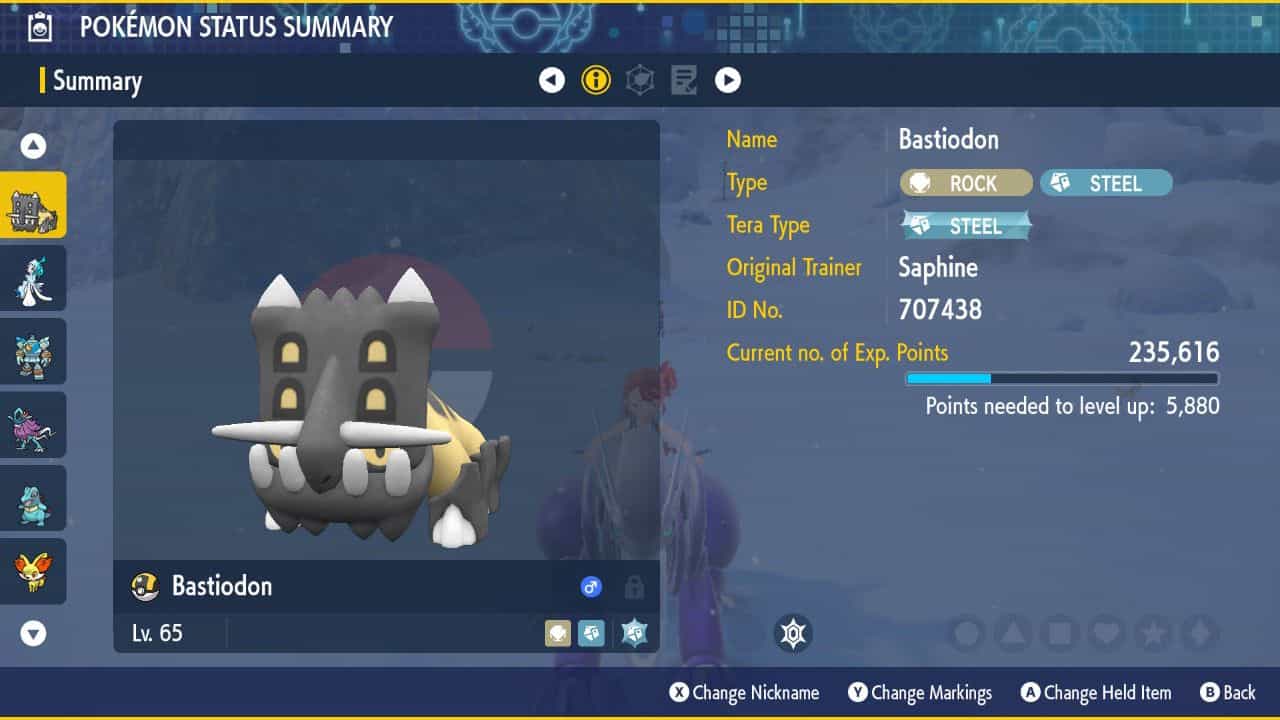1280x720 pixels.
Task: Select Bastiodon in the party list
Action: point(33,205)
